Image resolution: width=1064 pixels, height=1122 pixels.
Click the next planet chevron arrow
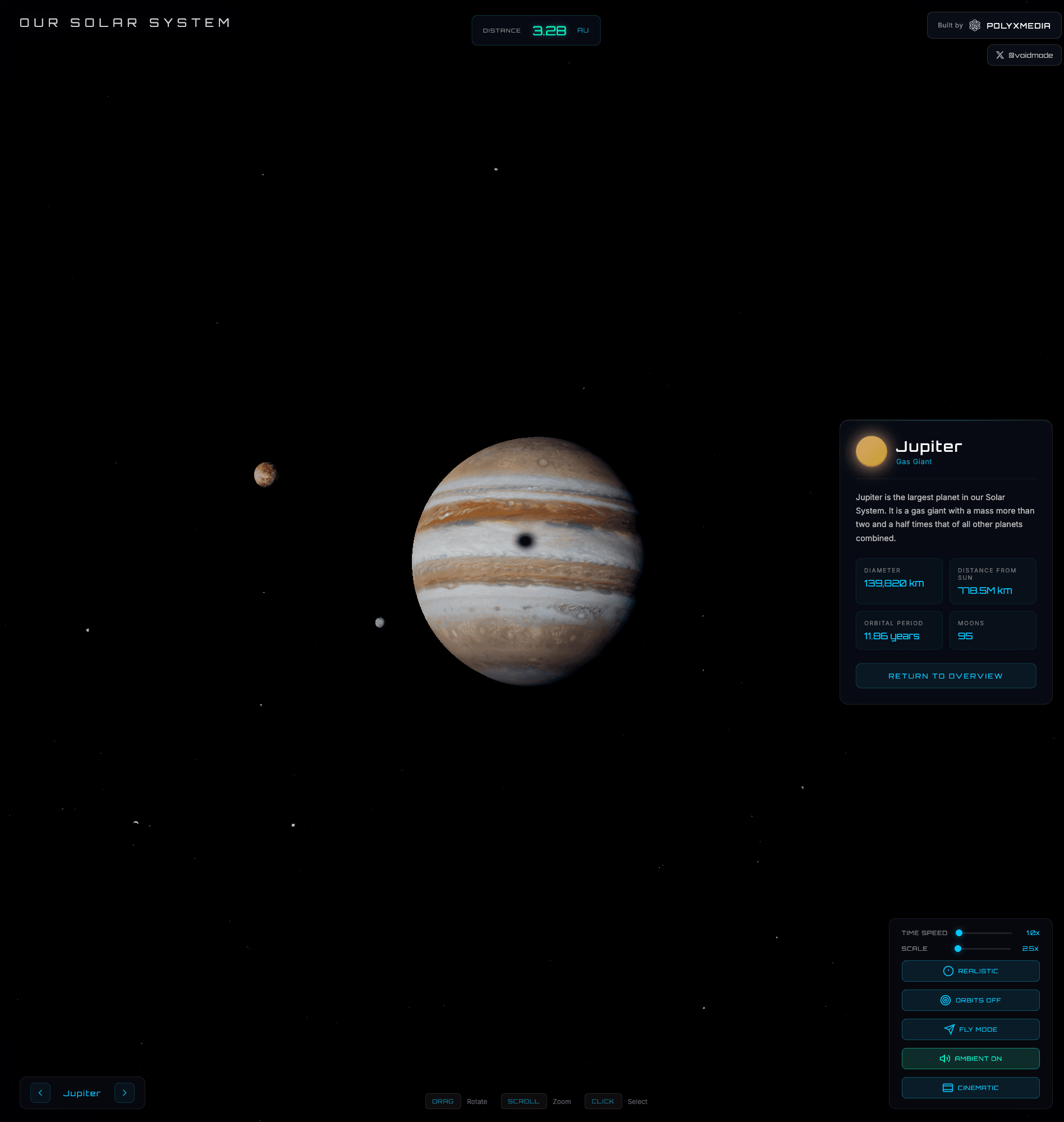click(x=125, y=1092)
